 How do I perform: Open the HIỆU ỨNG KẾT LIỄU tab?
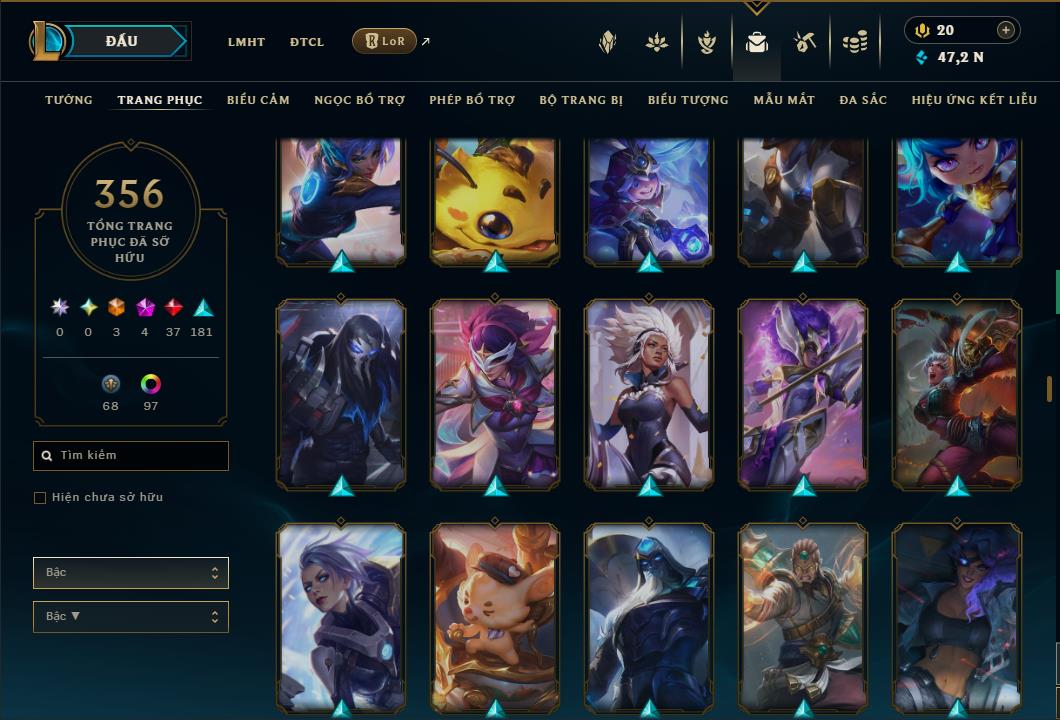975,100
